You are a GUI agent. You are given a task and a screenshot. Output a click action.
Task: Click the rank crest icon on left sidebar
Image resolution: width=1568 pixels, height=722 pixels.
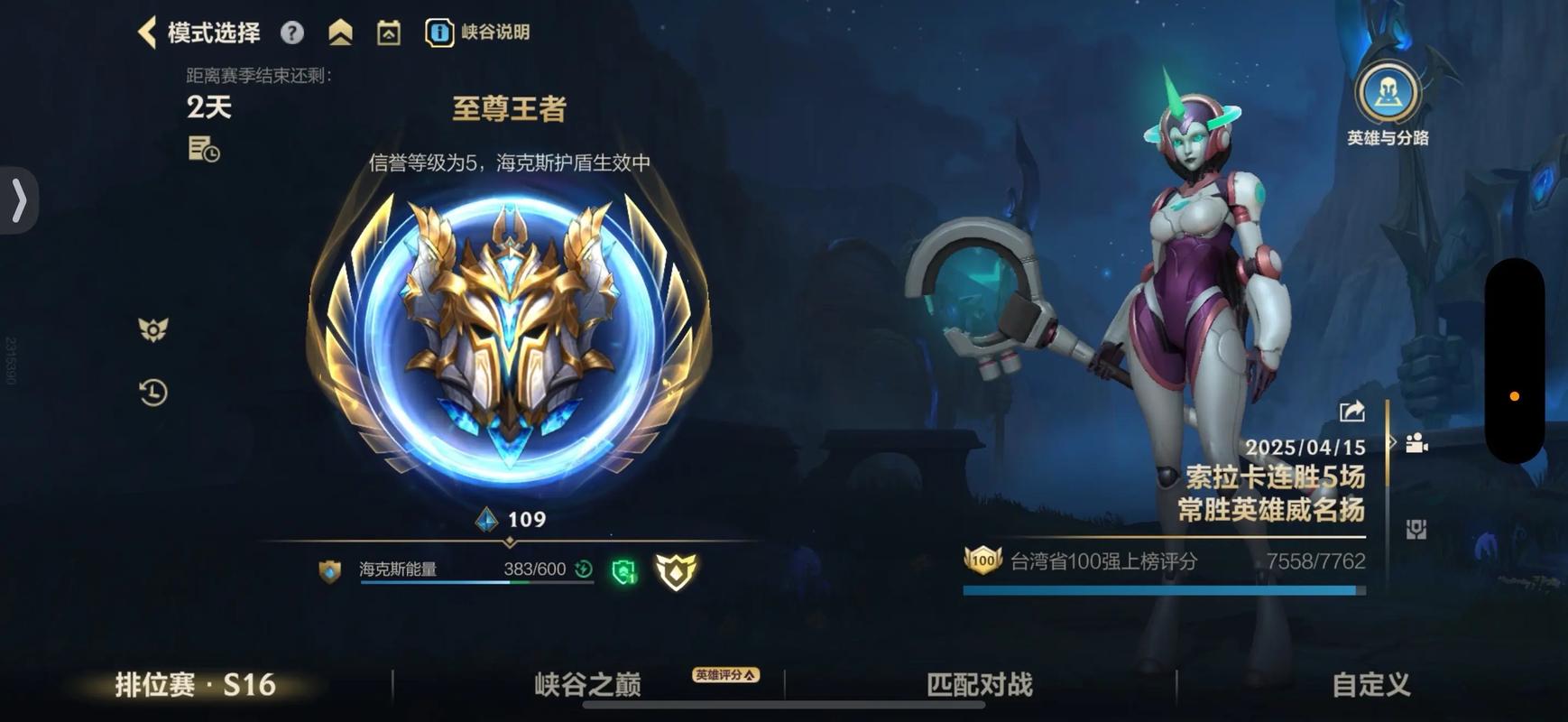[152, 330]
